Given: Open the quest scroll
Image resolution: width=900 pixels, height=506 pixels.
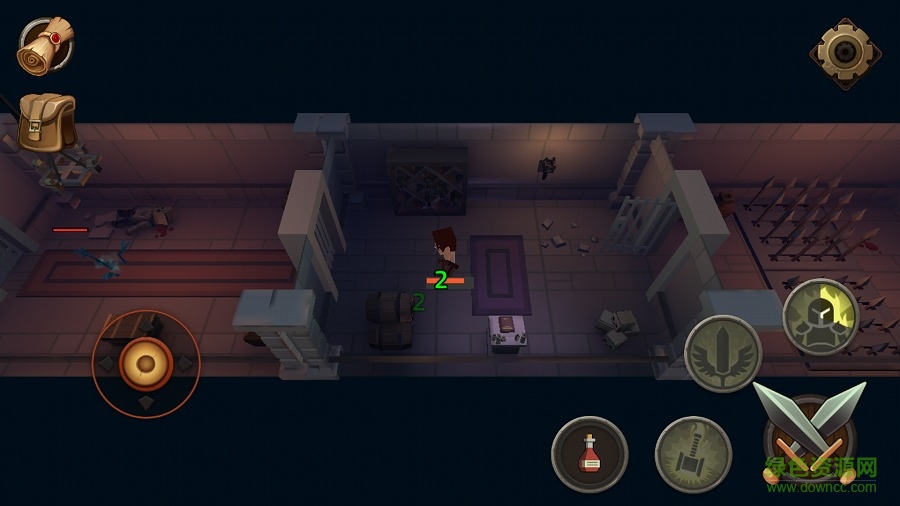Looking at the screenshot, I should 45,45.
